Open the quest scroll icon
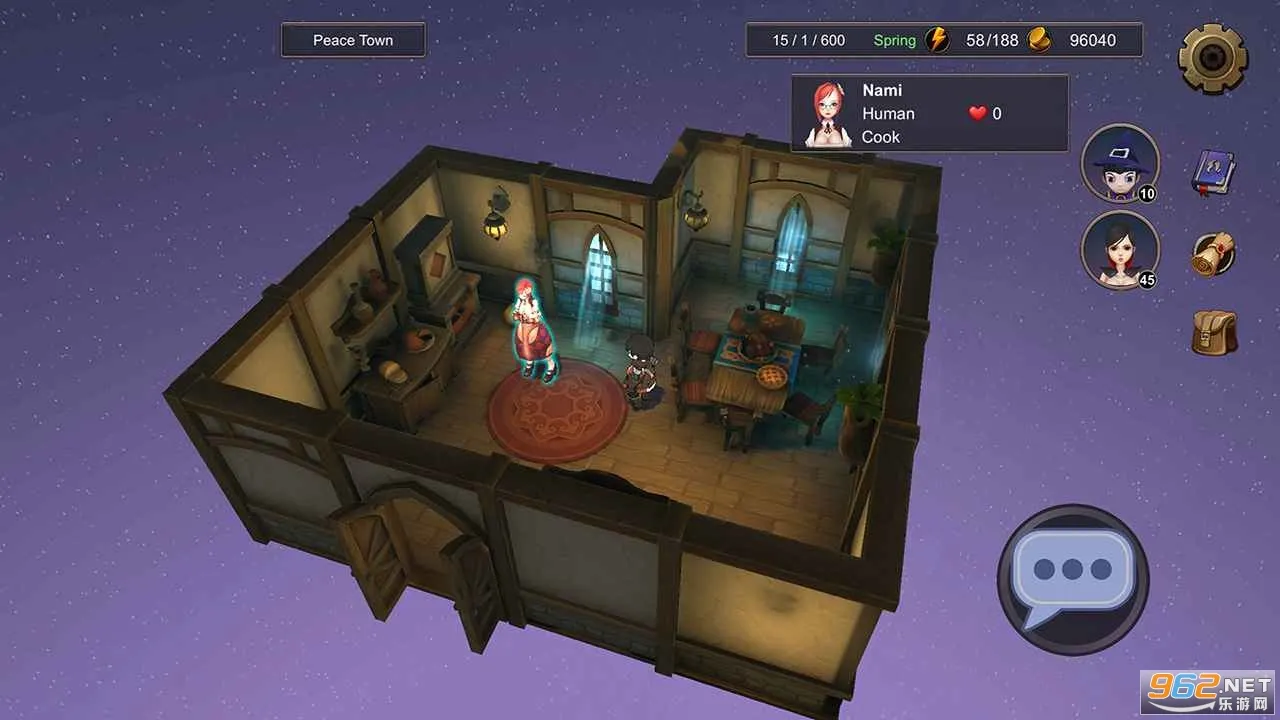1280x720 pixels. 1214,254
